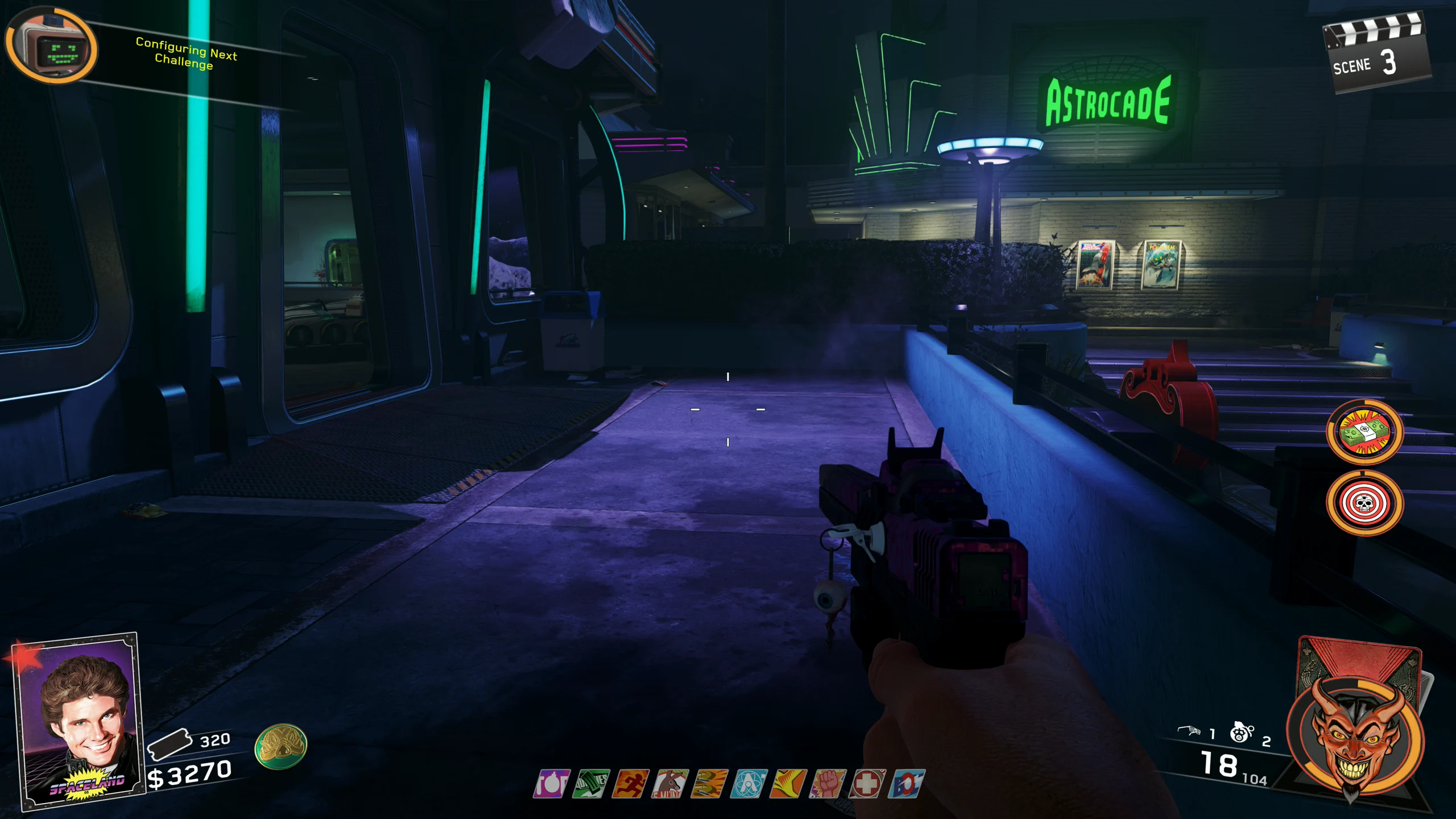Select the gas-mask grenade equipment icon
Image resolution: width=1456 pixels, height=819 pixels.
(x=1240, y=732)
